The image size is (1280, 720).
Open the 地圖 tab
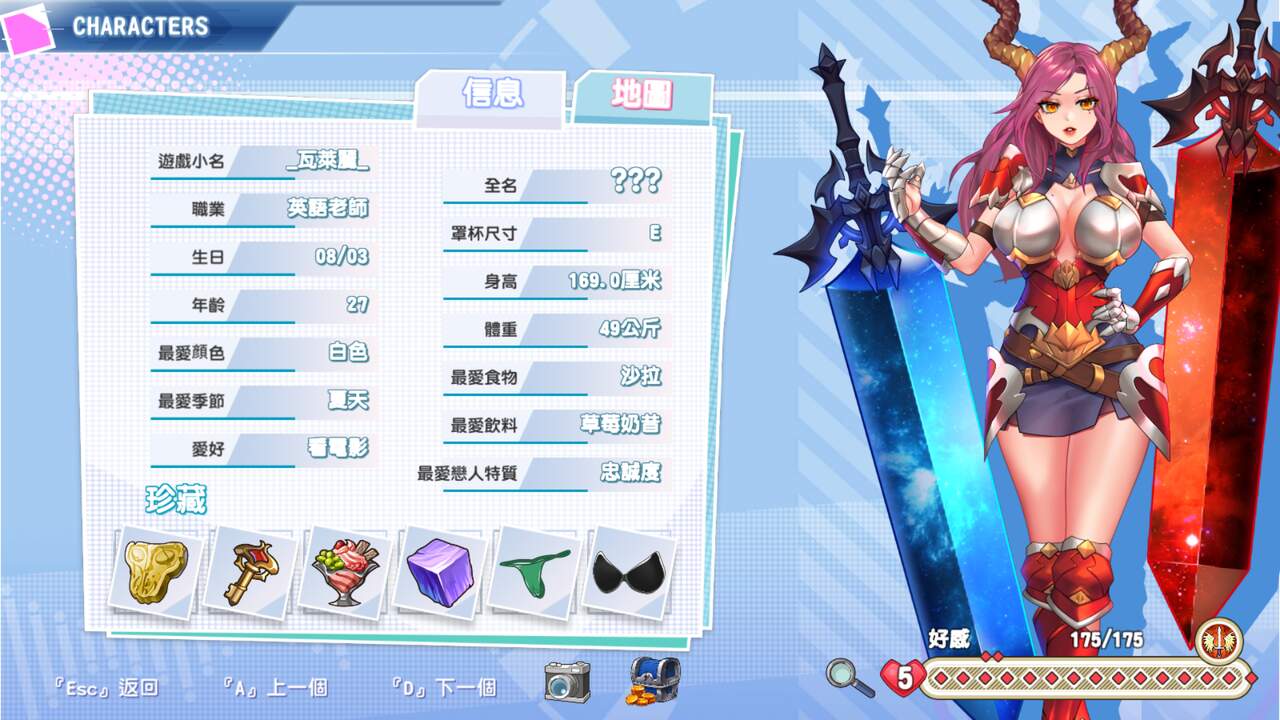coord(642,96)
